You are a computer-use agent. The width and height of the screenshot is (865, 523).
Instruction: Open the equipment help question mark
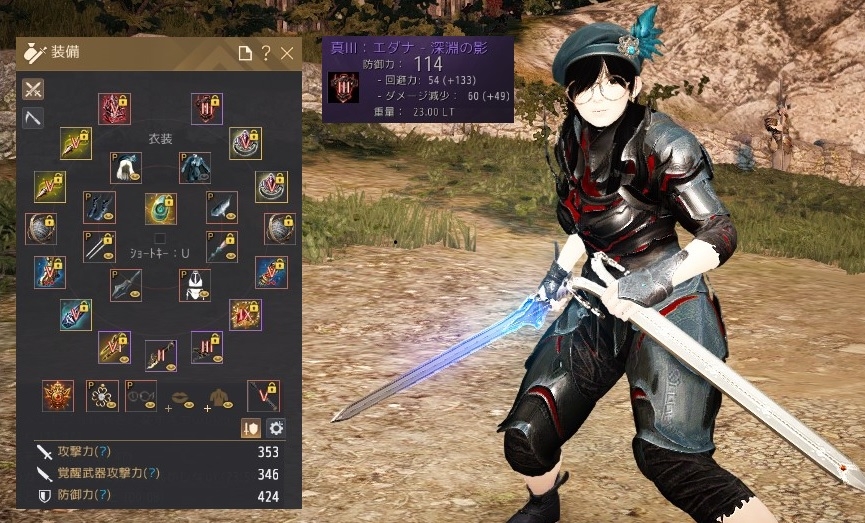(x=266, y=54)
